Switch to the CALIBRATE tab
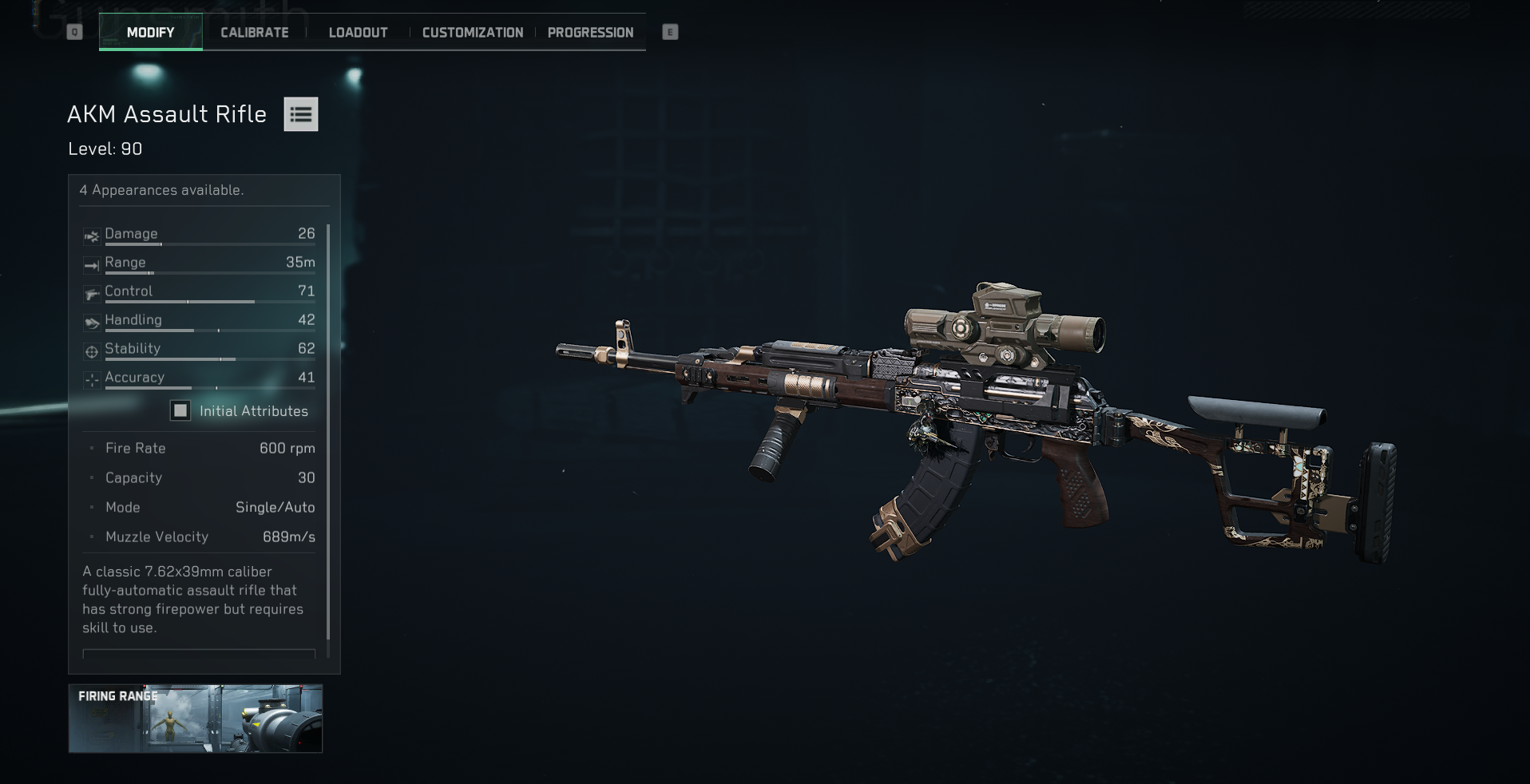1530x784 pixels. (254, 32)
